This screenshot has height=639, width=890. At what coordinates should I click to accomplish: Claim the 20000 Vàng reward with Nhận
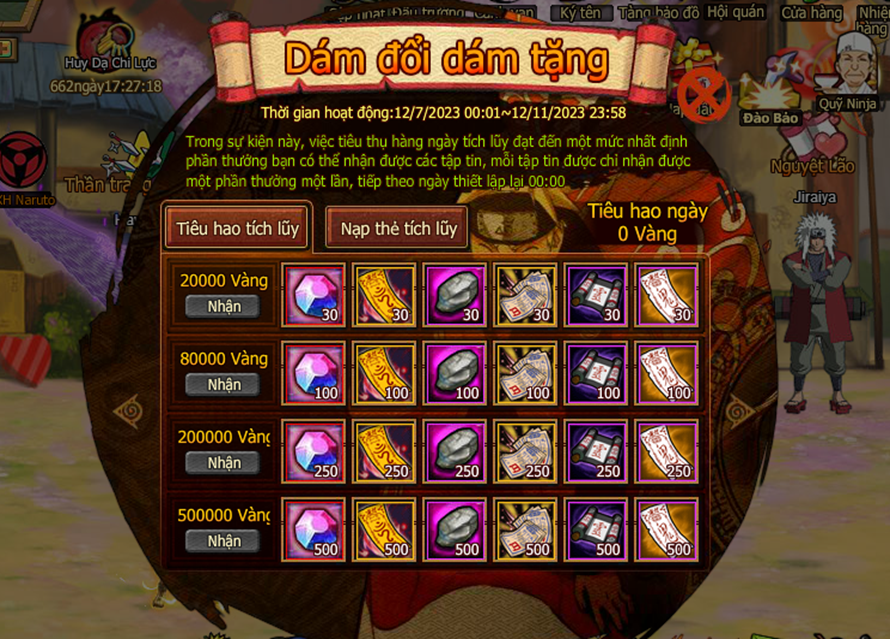223,307
